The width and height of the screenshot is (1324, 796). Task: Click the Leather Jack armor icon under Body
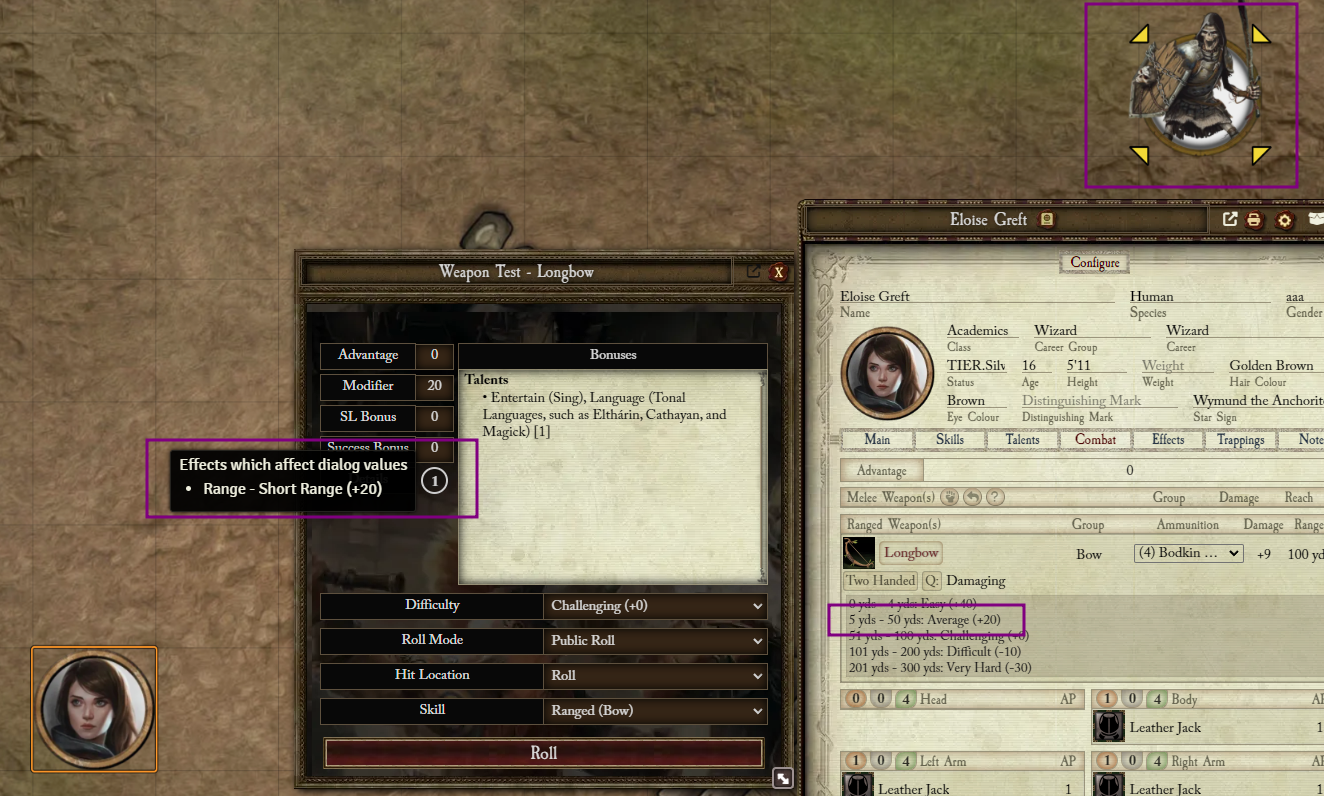[x=1109, y=727]
